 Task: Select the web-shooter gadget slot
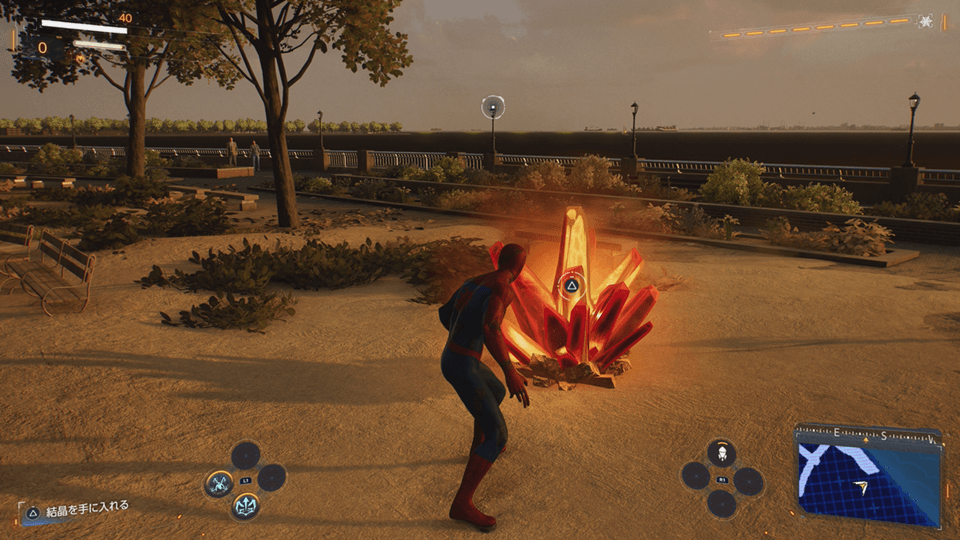(721, 453)
